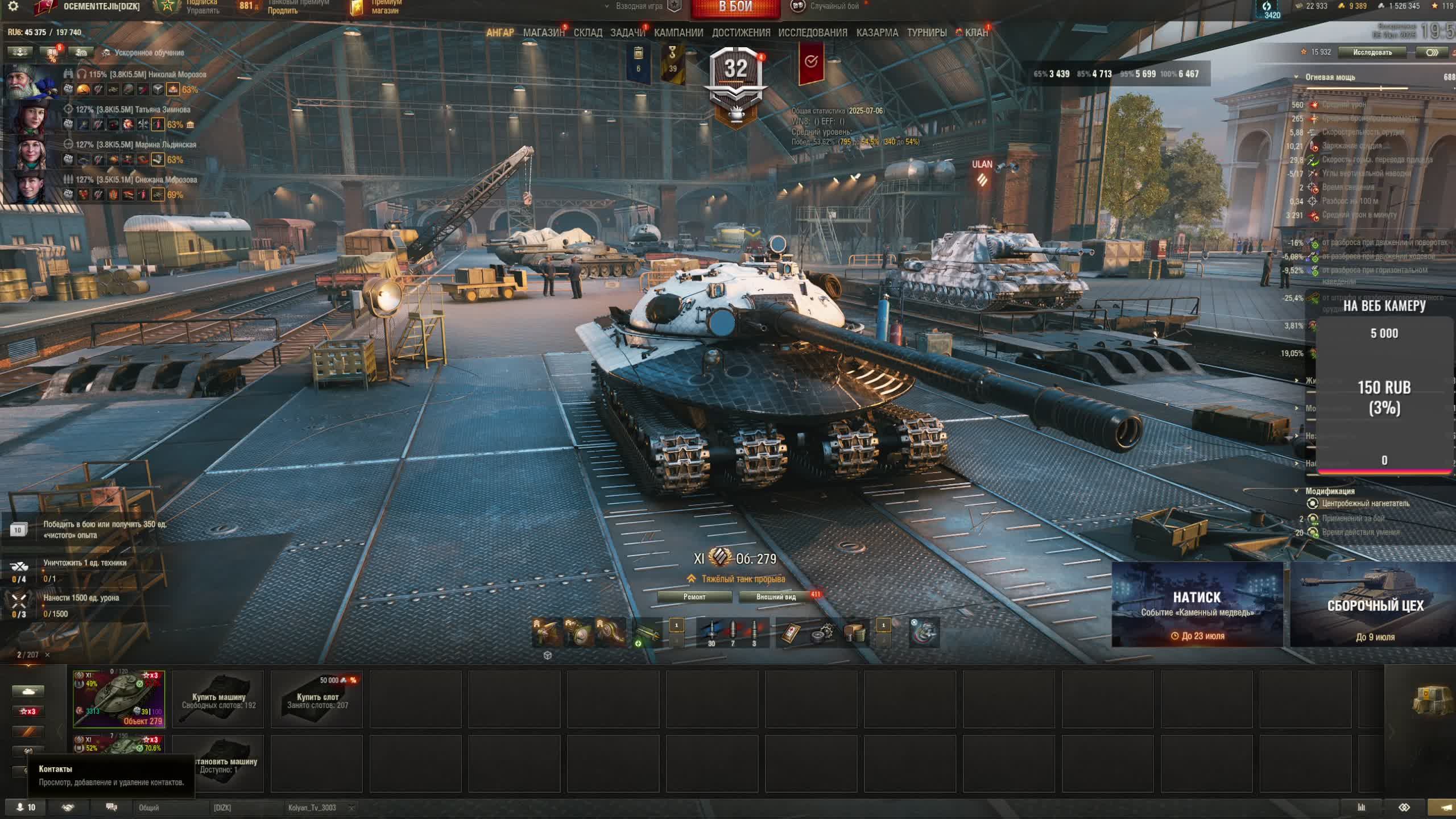Open the ИССЛЕДОВАНИЯ research tab

pyautogui.click(x=813, y=33)
